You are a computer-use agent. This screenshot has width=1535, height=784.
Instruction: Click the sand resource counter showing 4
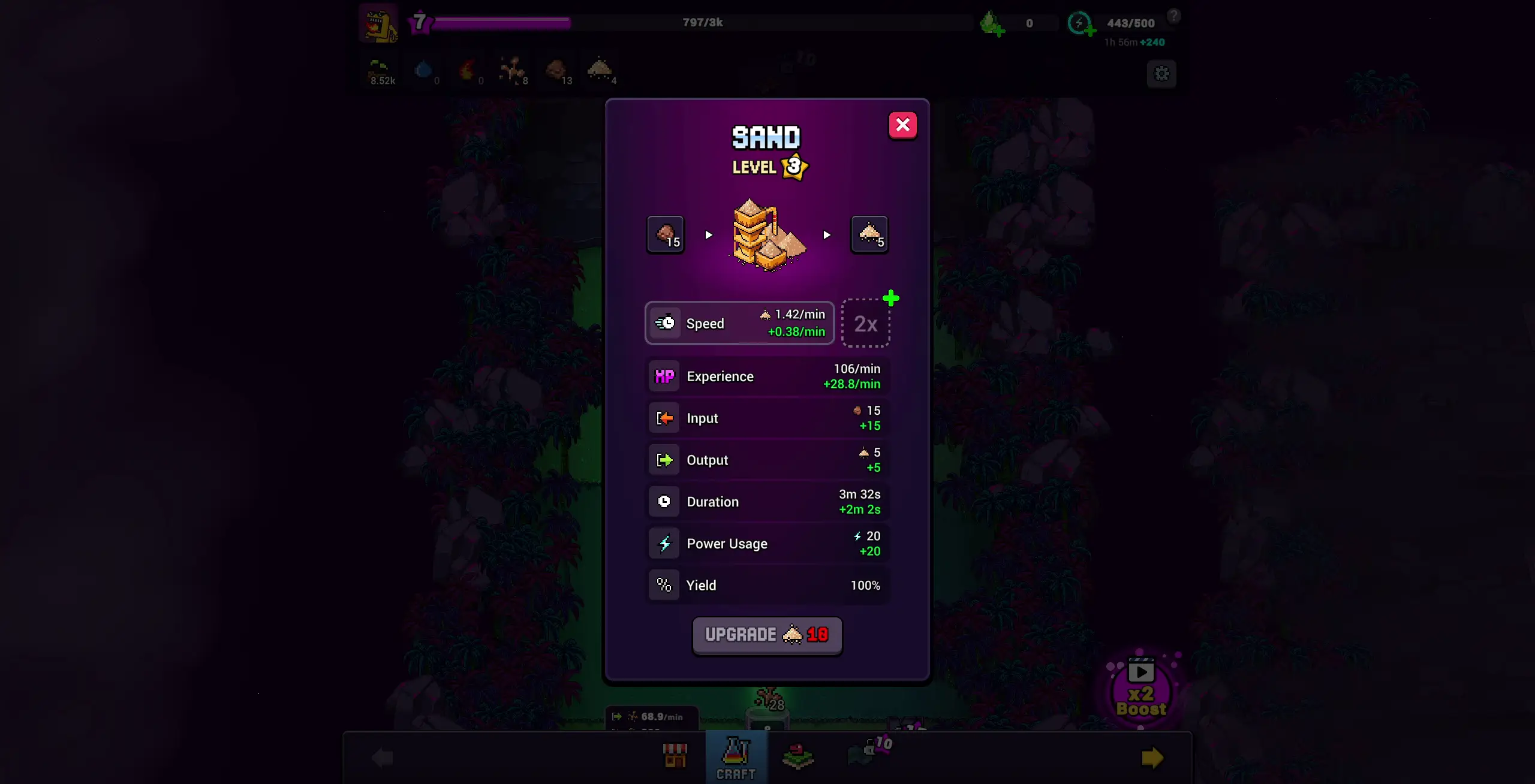click(600, 70)
